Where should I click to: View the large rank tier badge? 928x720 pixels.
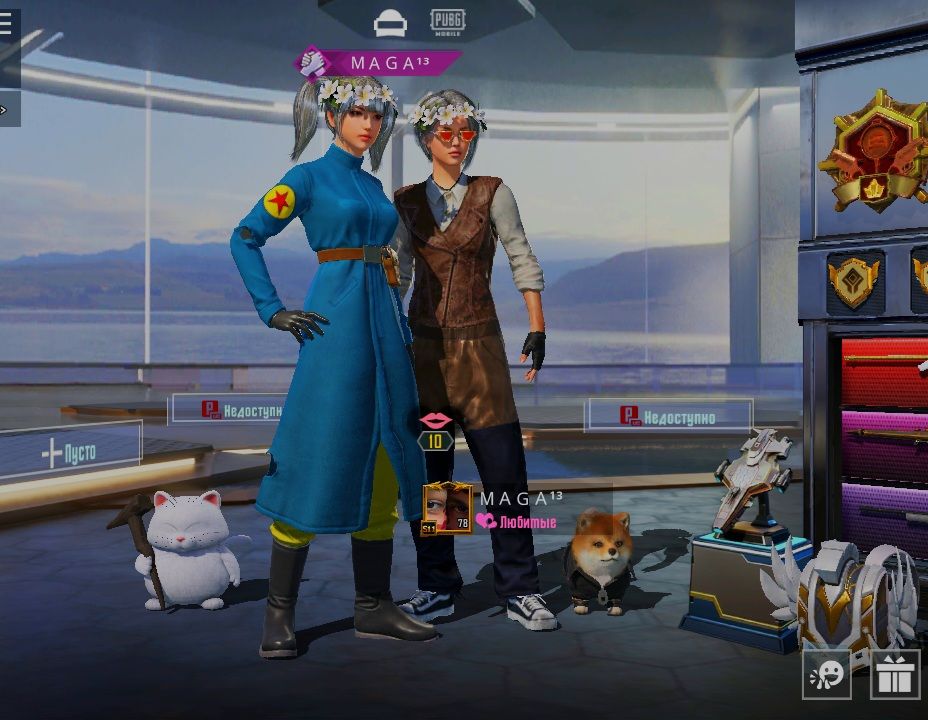tap(871, 150)
